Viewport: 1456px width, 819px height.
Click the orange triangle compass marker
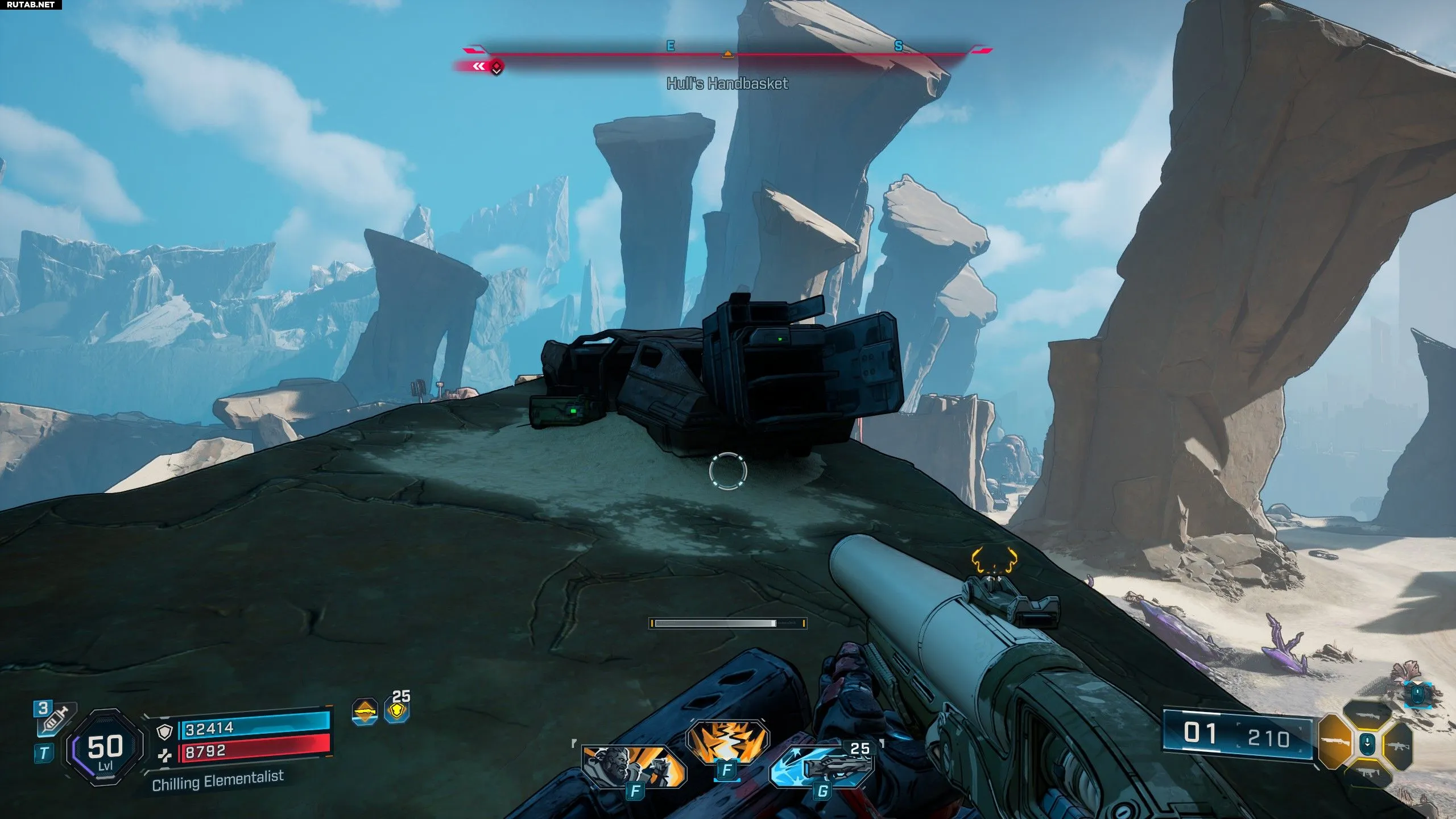(x=727, y=54)
